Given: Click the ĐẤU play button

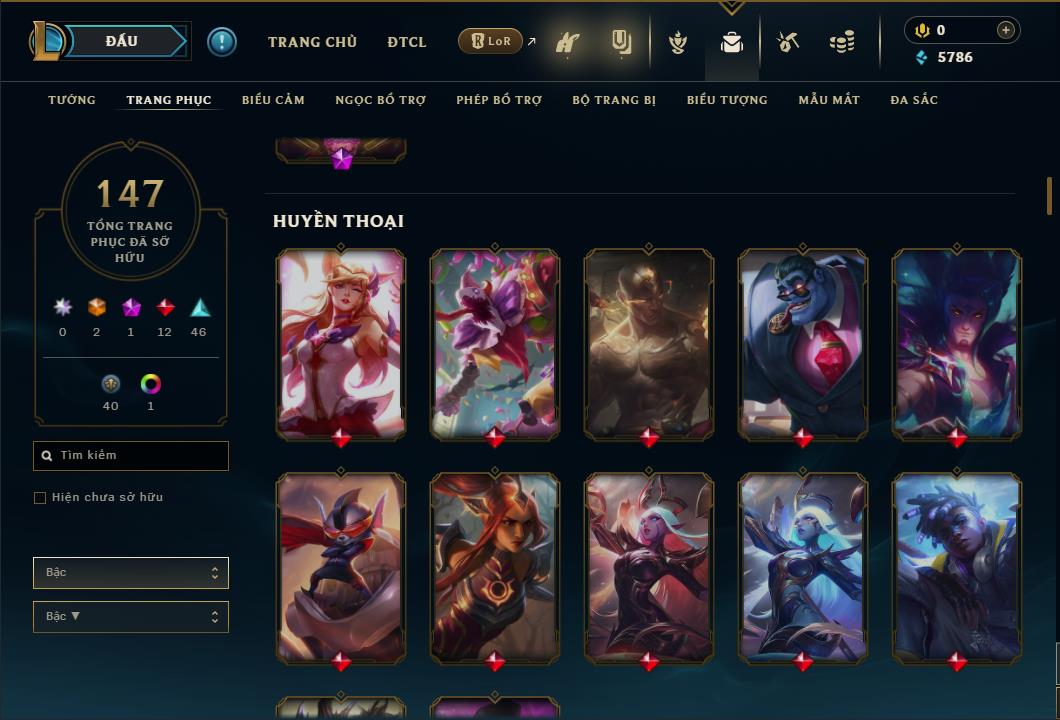Looking at the screenshot, I should click(x=122, y=41).
